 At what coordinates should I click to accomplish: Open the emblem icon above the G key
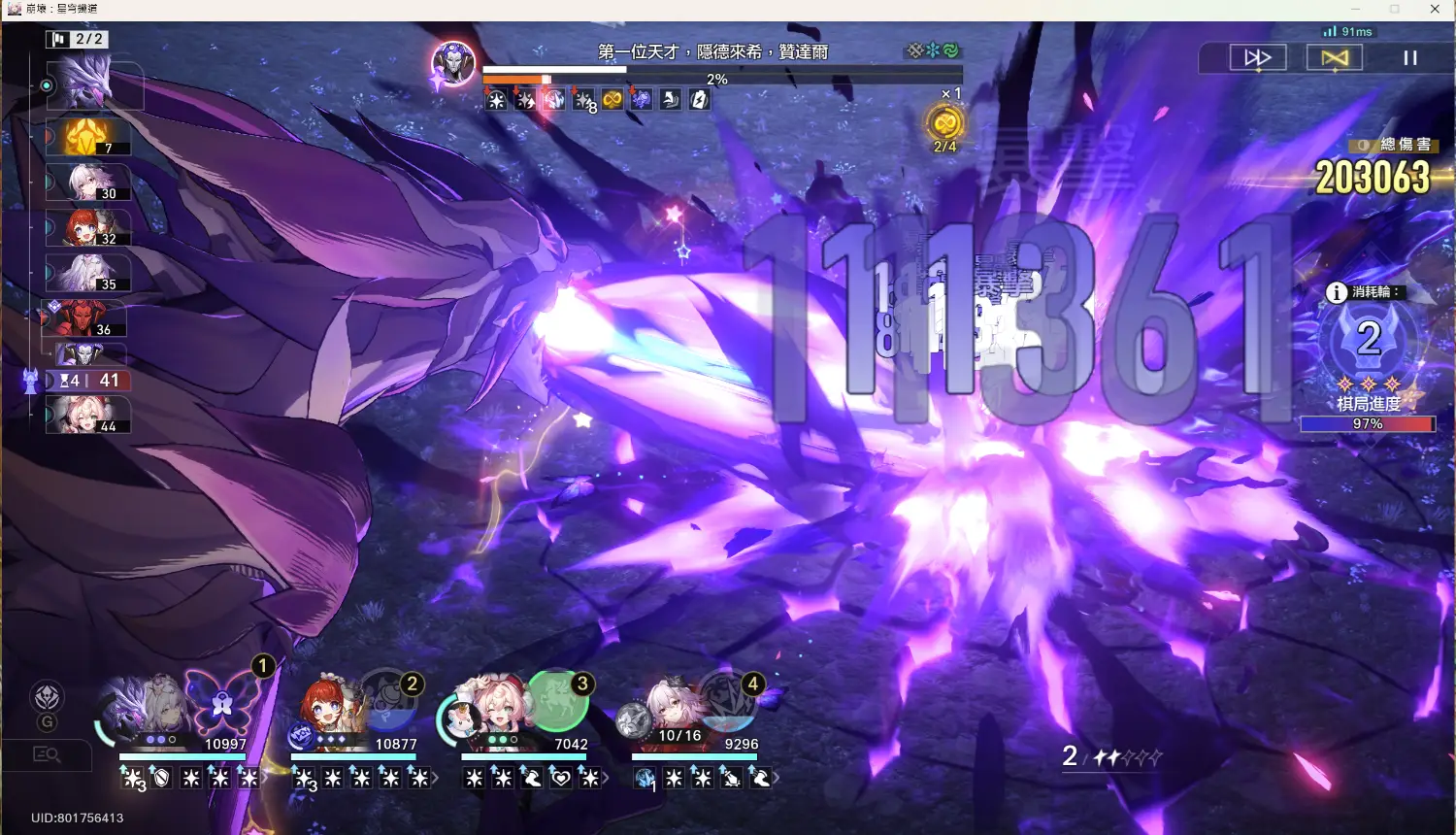click(x=48, y=697)
